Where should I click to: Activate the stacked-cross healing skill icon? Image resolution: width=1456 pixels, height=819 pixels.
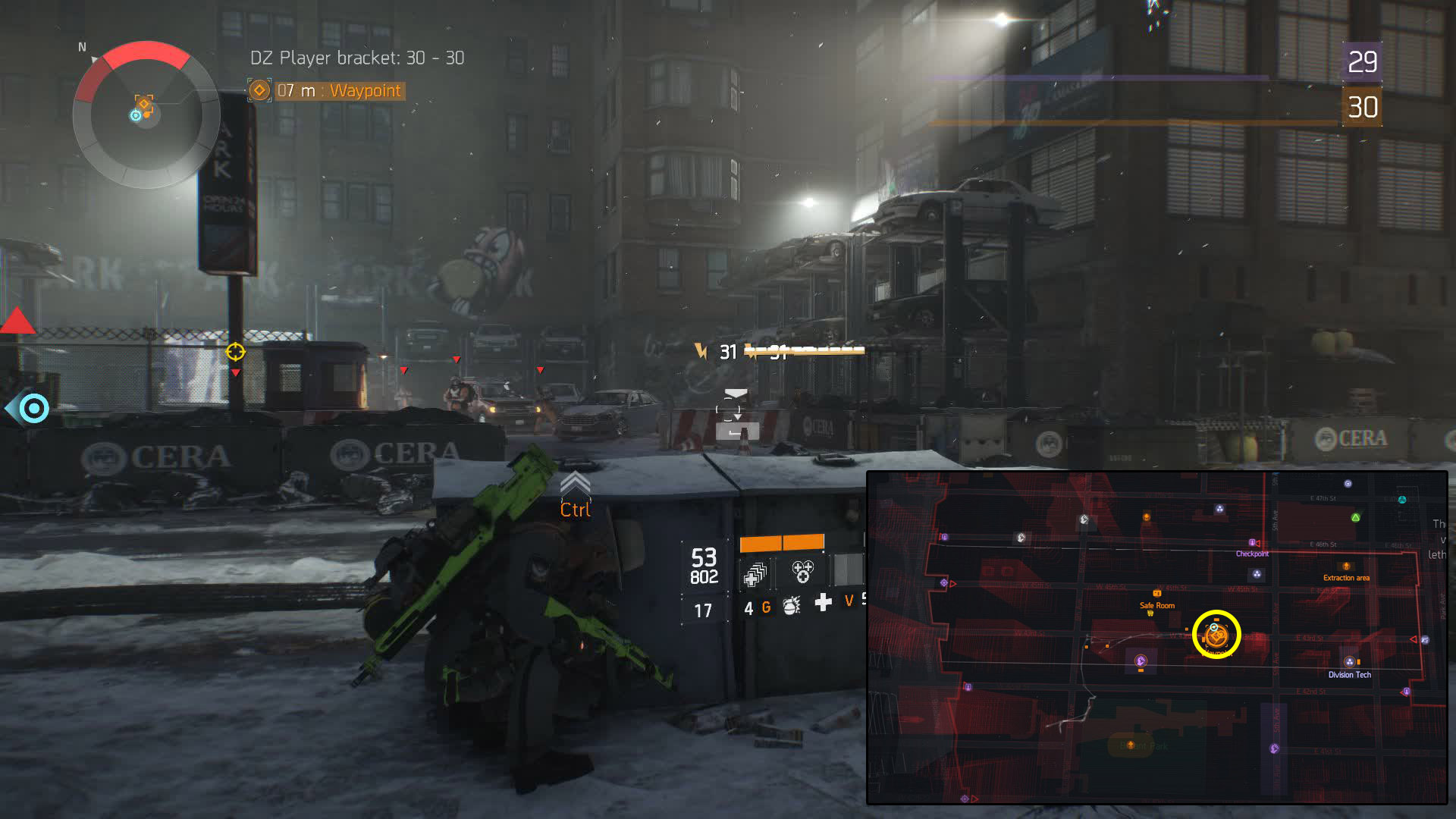755,574
